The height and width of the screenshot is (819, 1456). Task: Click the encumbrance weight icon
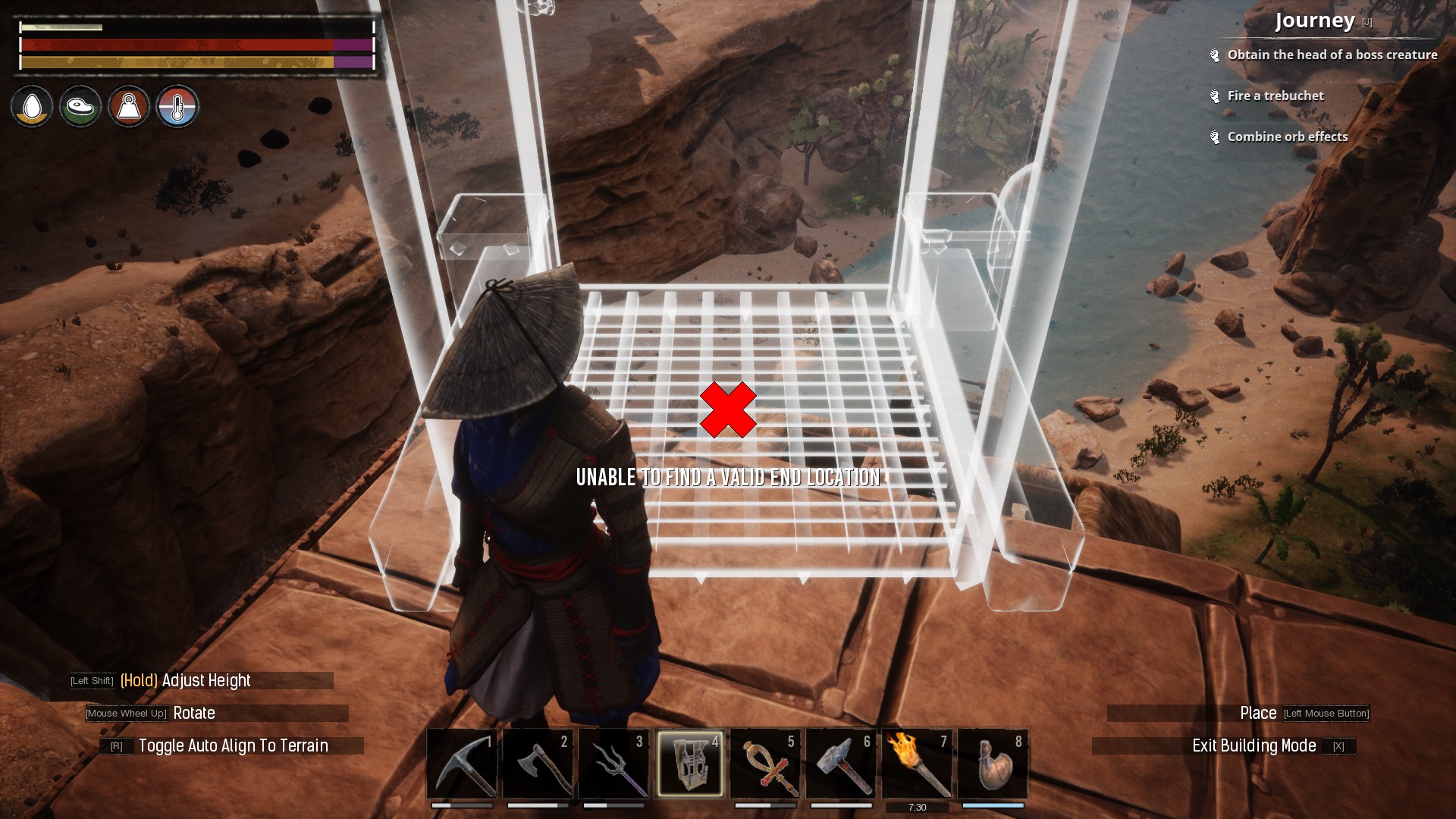click(x=129, y=106)
